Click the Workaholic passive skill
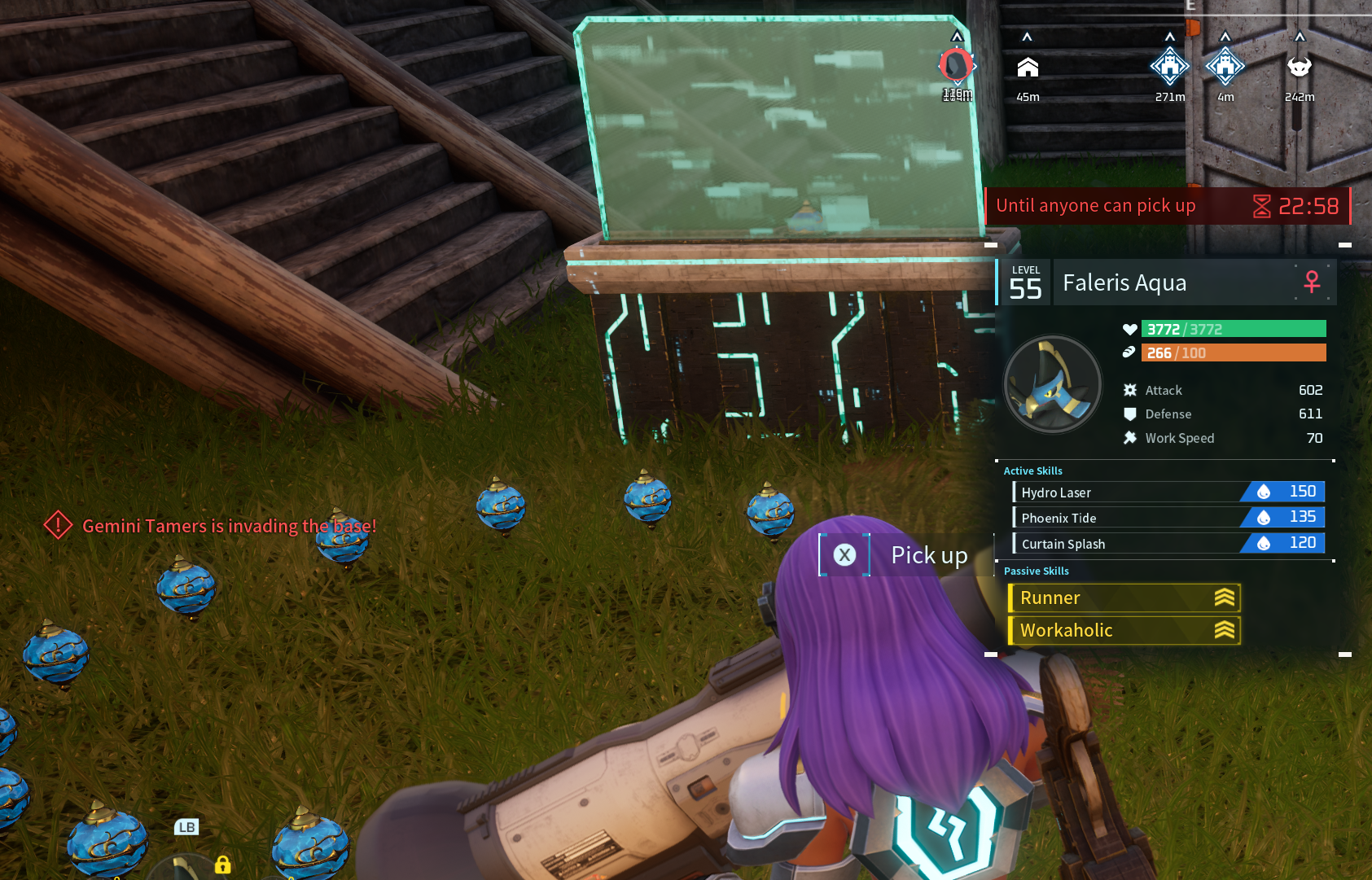 click(1124, 630)
